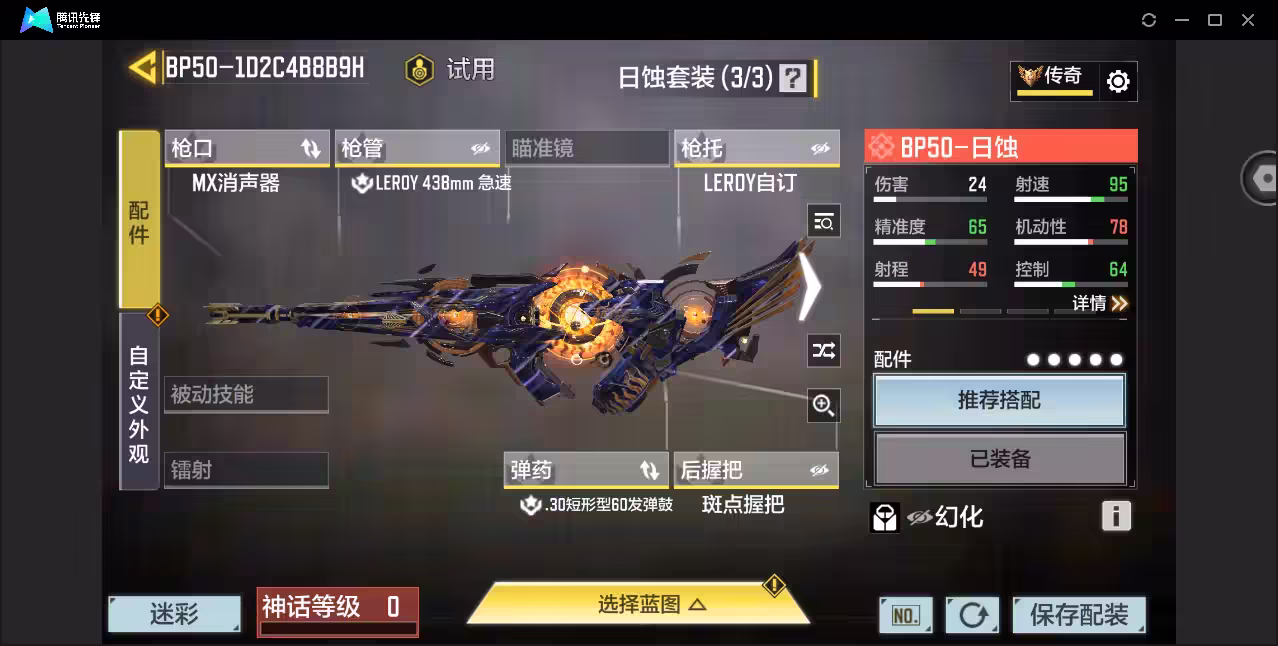The width and height of the screenshot is (1278, 646).
Task: Open the 迷彩 camouflage menu
Action: pos(175,614)
